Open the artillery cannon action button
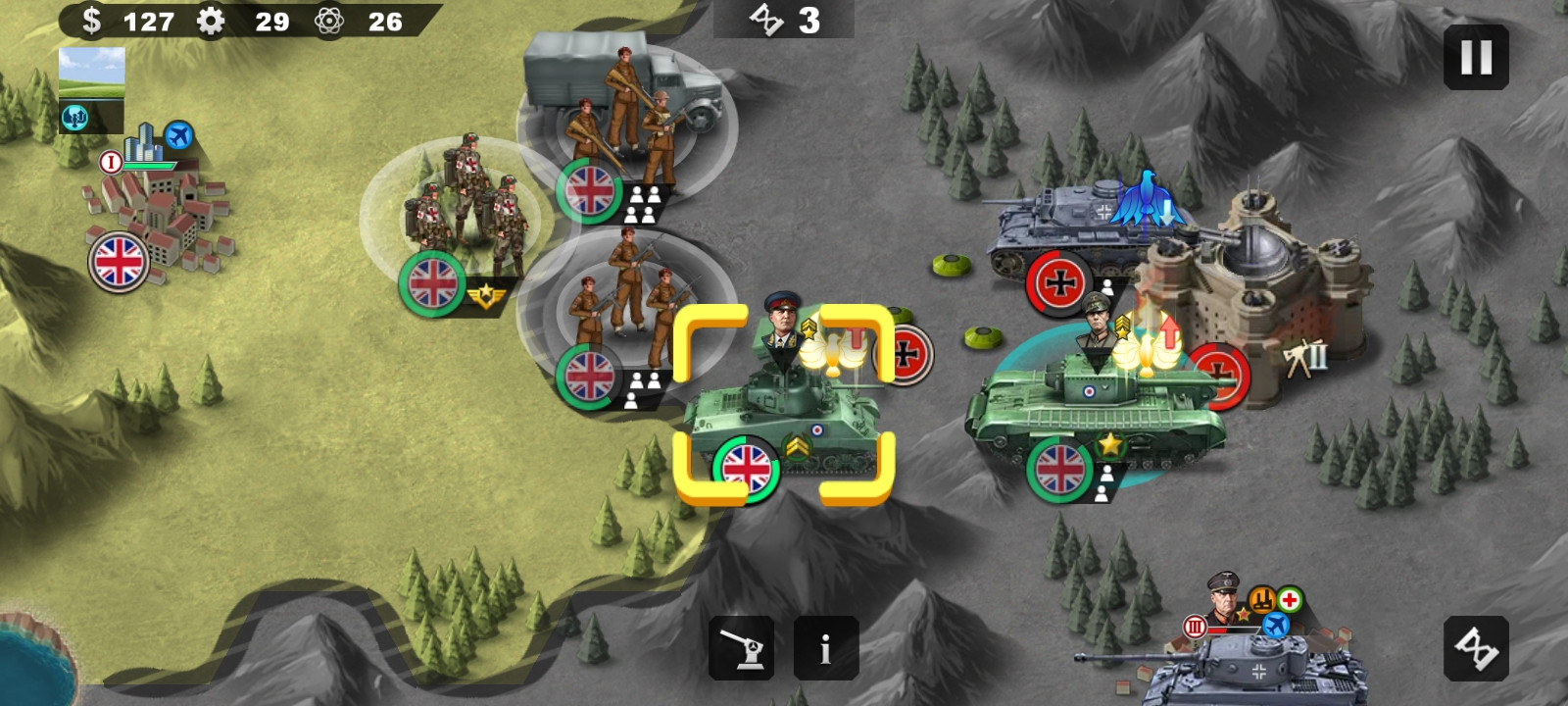 click(x=742, y=648)
